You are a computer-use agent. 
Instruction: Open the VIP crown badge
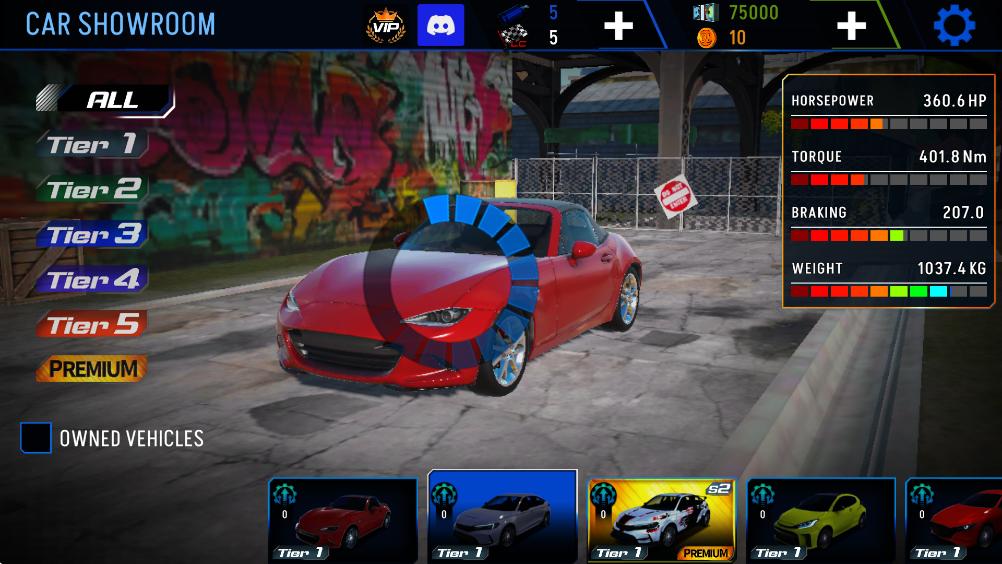click(x=385, y=26)
